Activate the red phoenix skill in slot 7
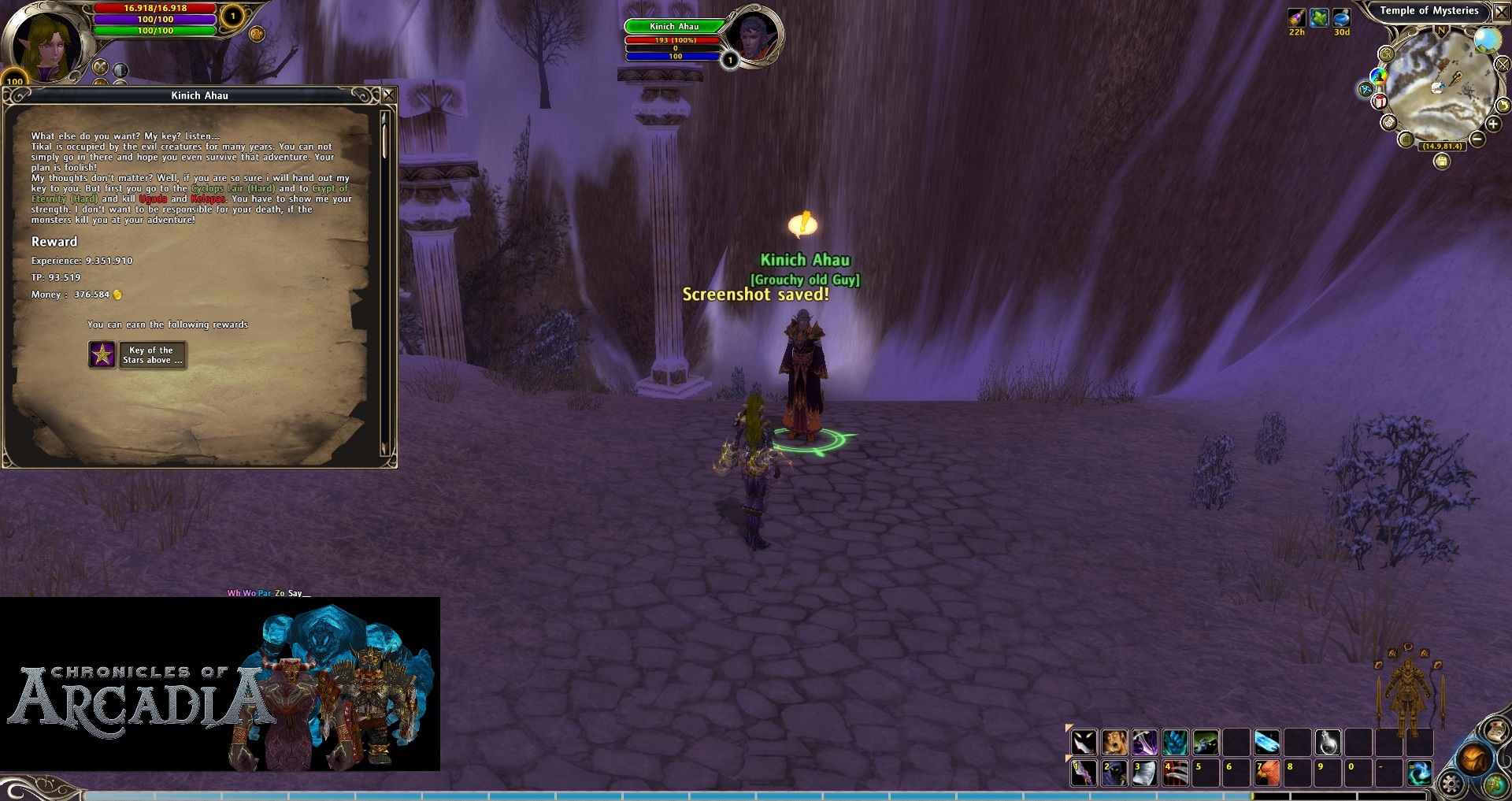The image size is (1512, 801). tap(1266, 773)
